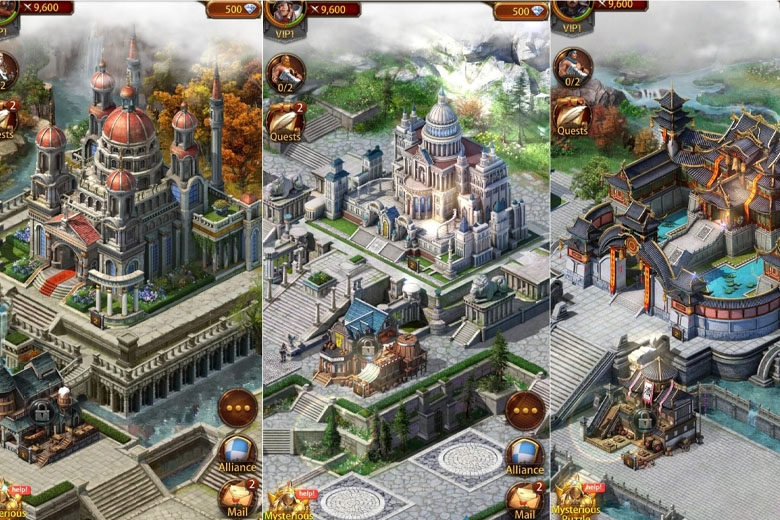Expand three-dot menu in red-domed palace screen

pyautogui.click(x=238, y=409)
